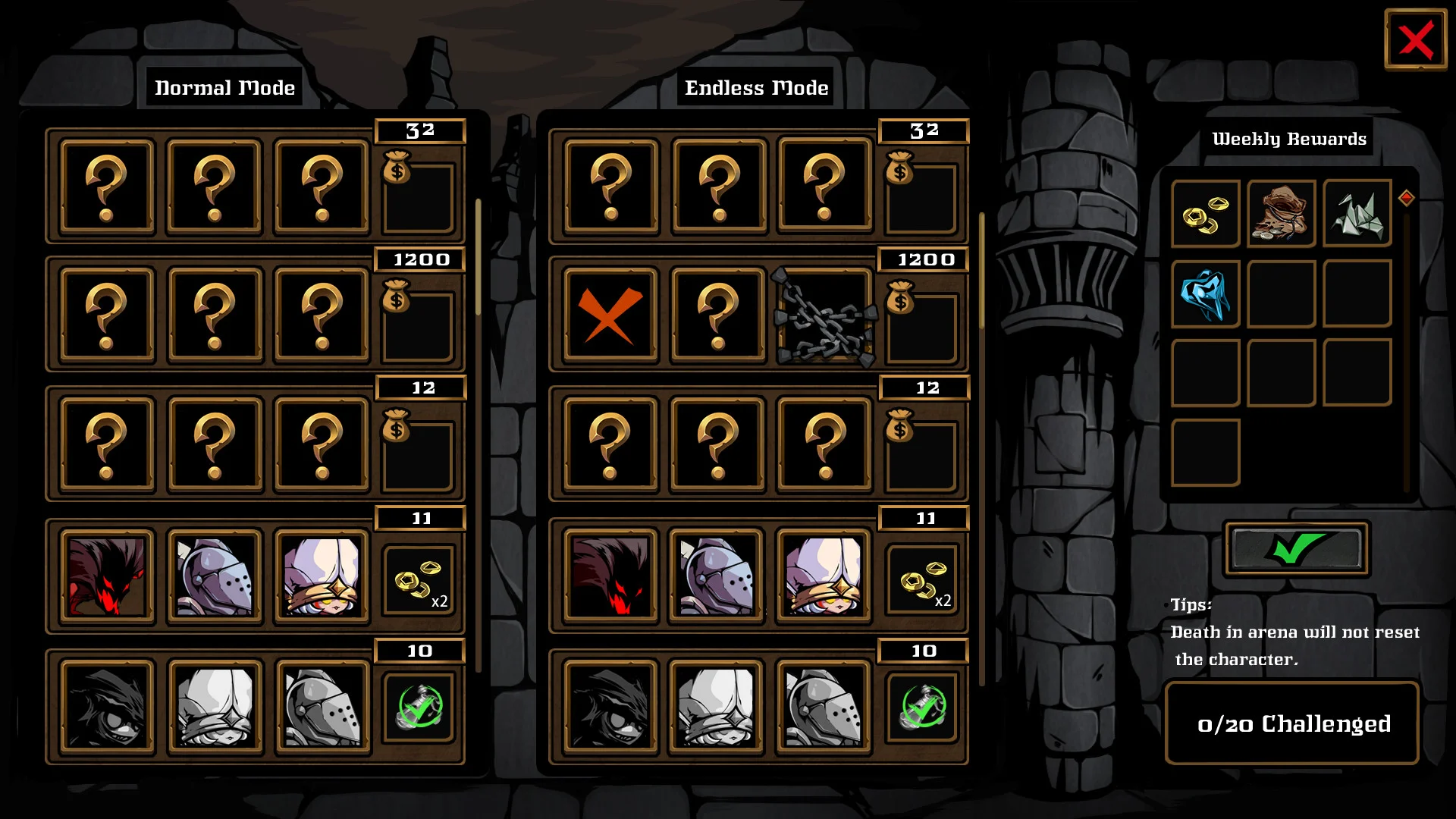The height and width of the screenshot is (819, 1456).
Task: Pick the coin pouch in Weekly Rewards
Action: pyautogui.click(x=1280, y=215)
